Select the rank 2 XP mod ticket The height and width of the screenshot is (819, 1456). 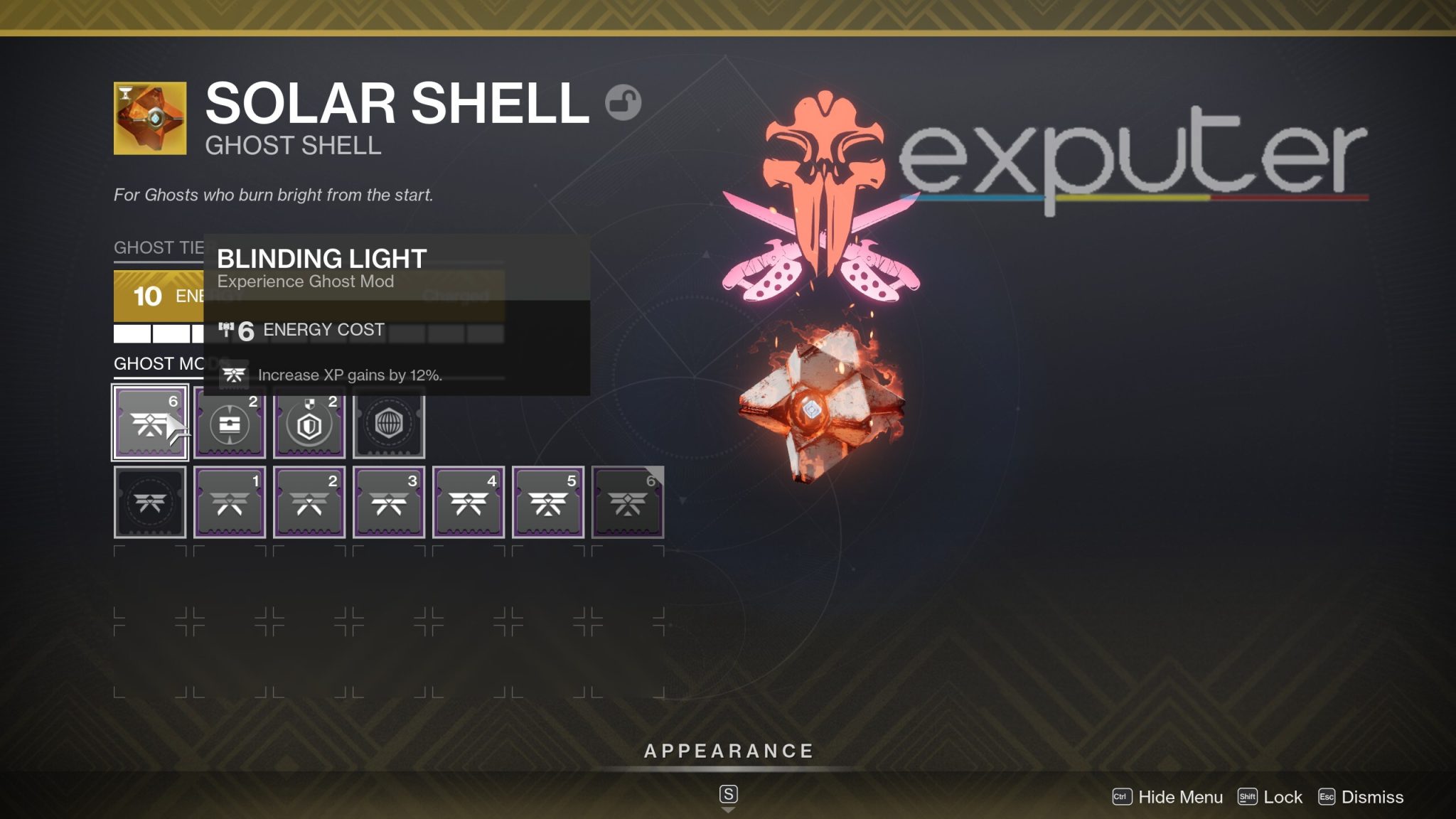point(309,502)
